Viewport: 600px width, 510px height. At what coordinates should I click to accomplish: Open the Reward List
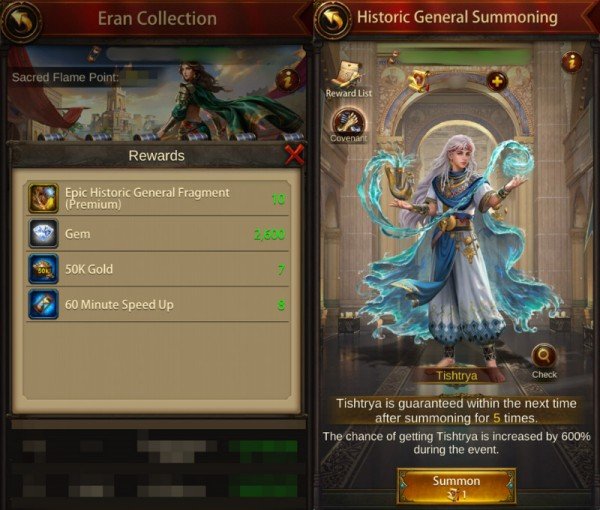click(x=348, y=77)
